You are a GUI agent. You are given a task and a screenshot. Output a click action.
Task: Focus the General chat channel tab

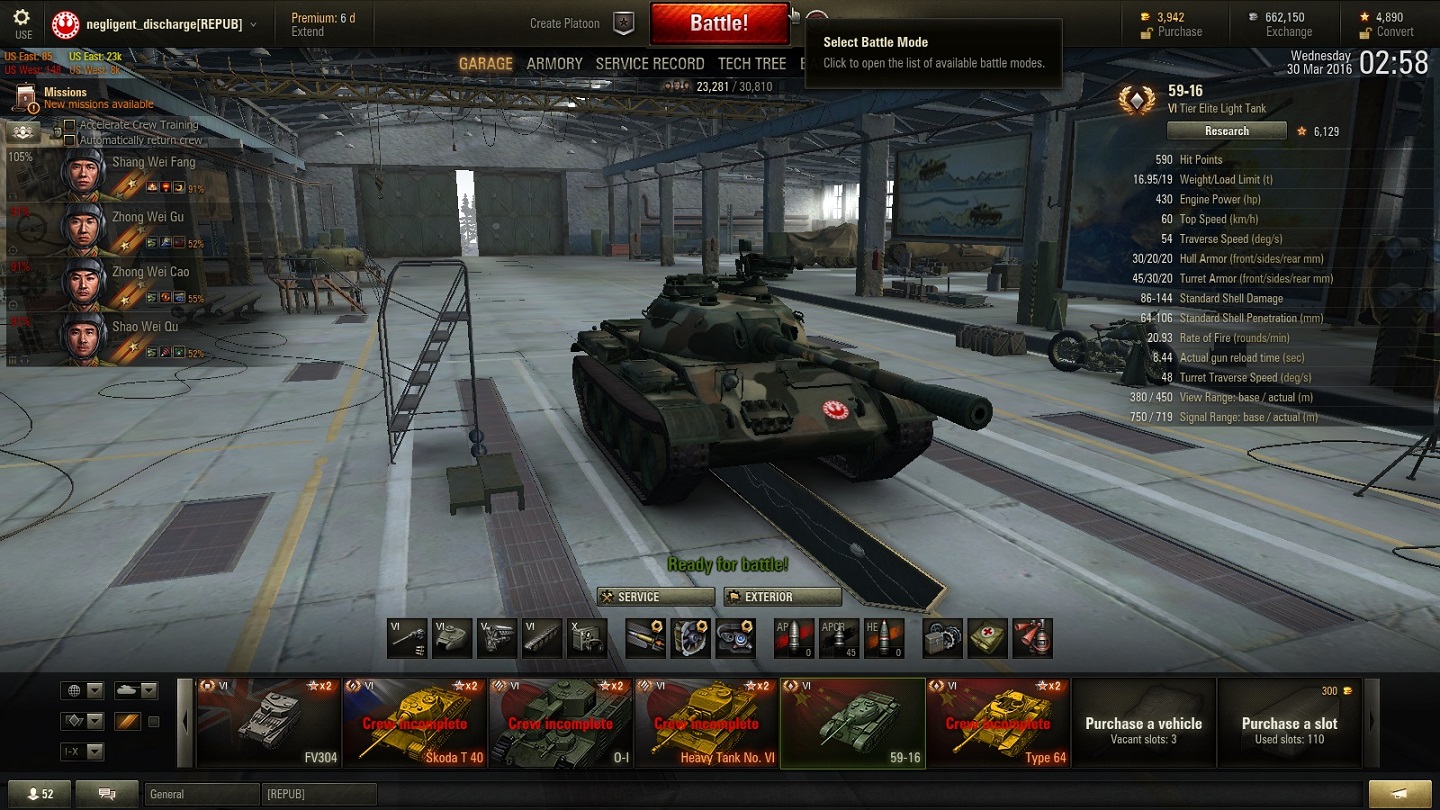click(200, 795)
